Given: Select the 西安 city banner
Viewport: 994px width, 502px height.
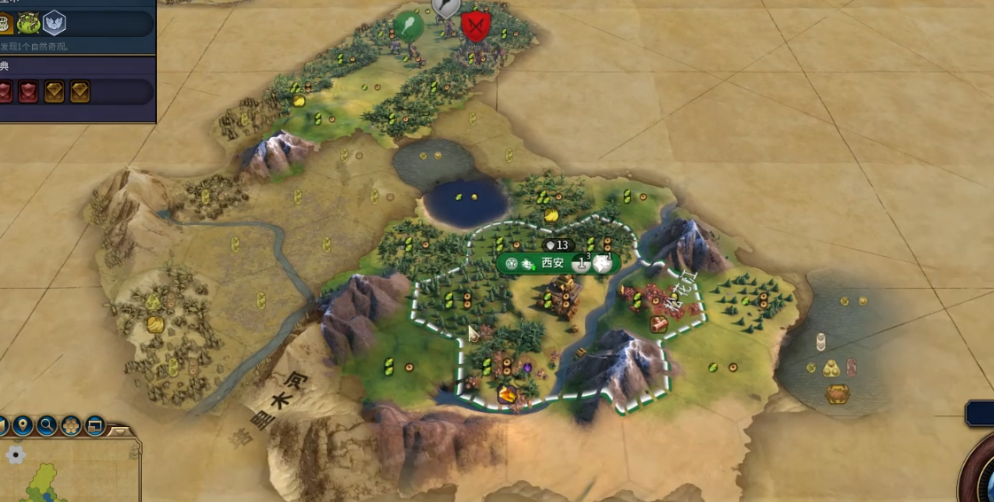Looking at the screenshot, I should tap(553, 263).
